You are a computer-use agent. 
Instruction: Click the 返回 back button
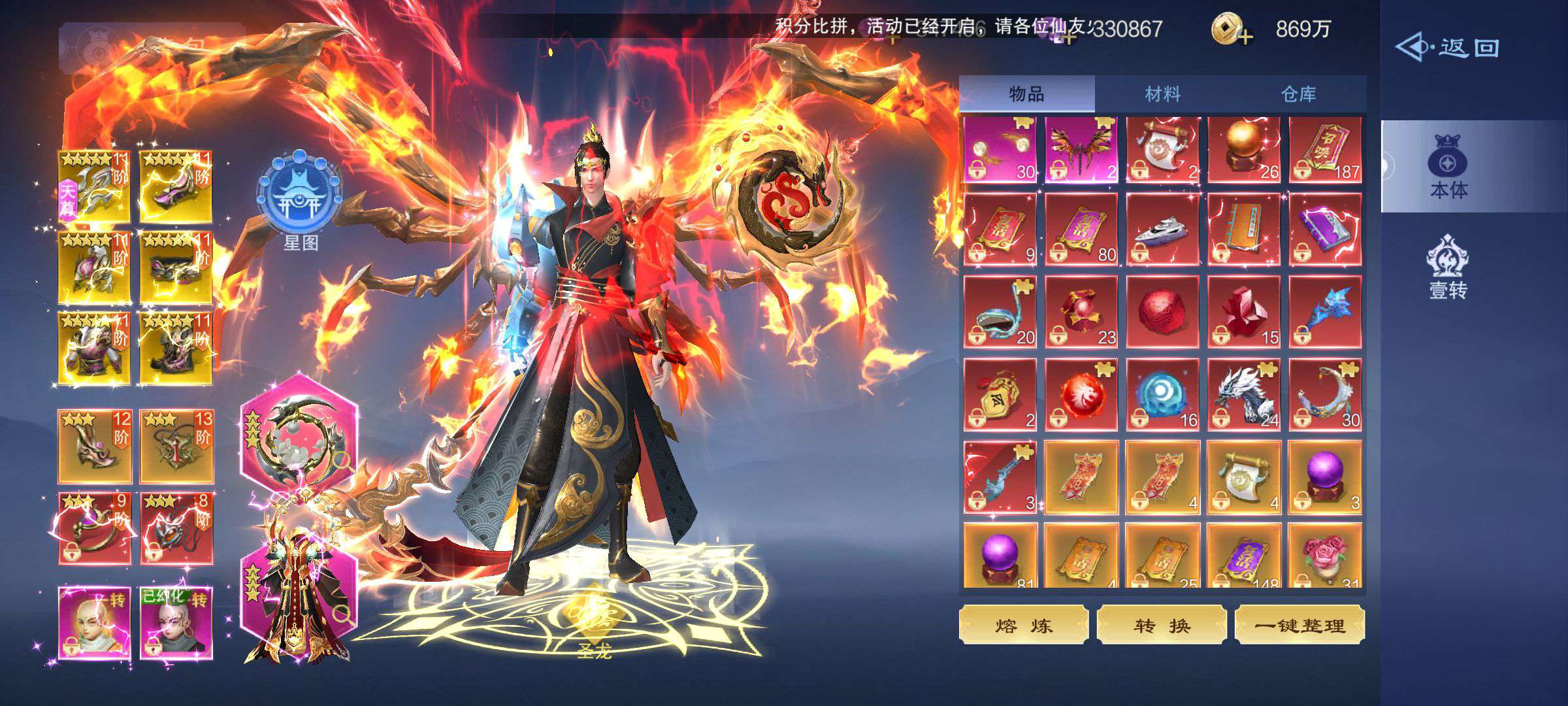tap(1448, 48)
